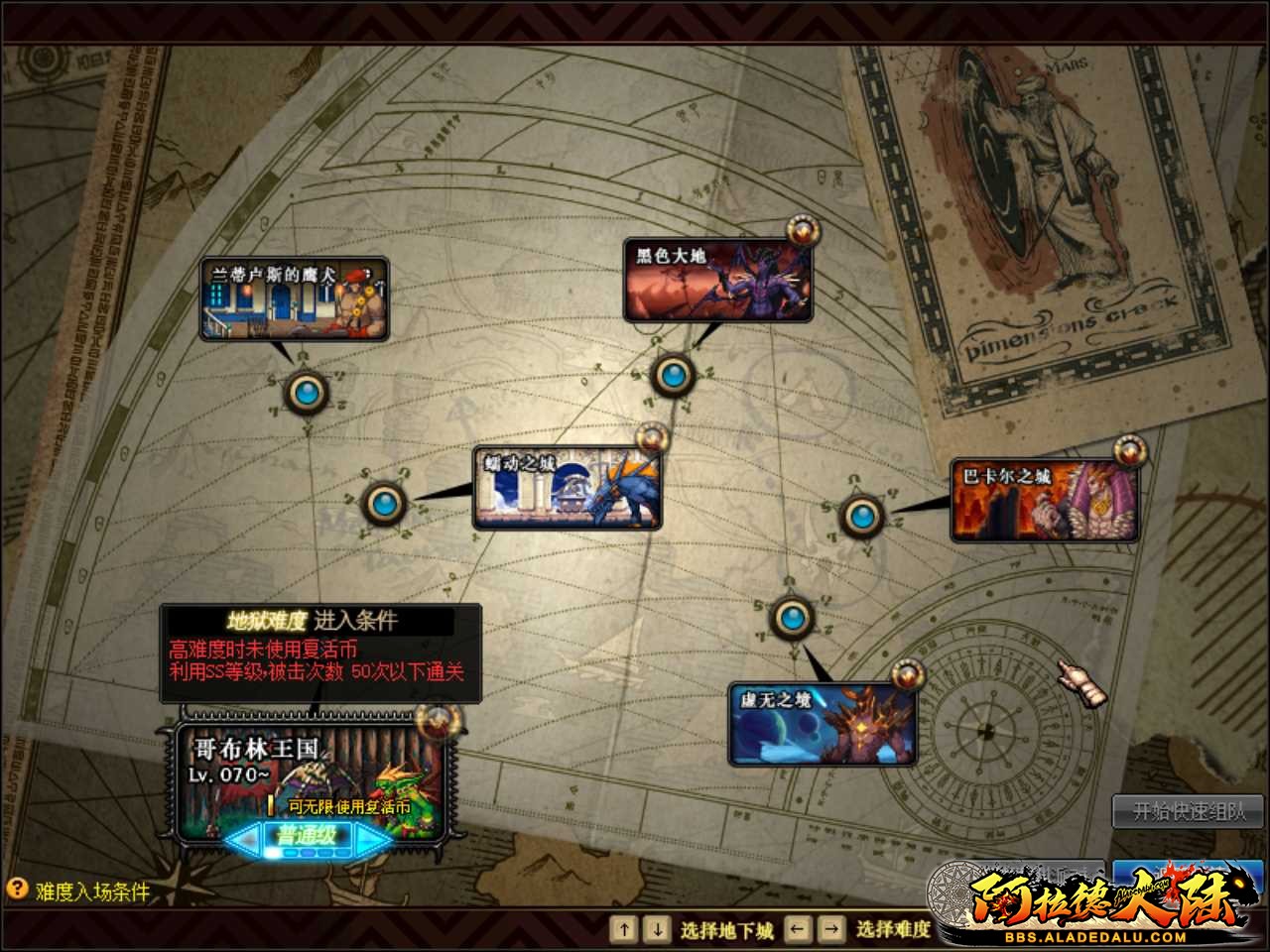1270x952 pixels.
Task: Click right arrow to raise difficulty
Action: click(366, 838)
